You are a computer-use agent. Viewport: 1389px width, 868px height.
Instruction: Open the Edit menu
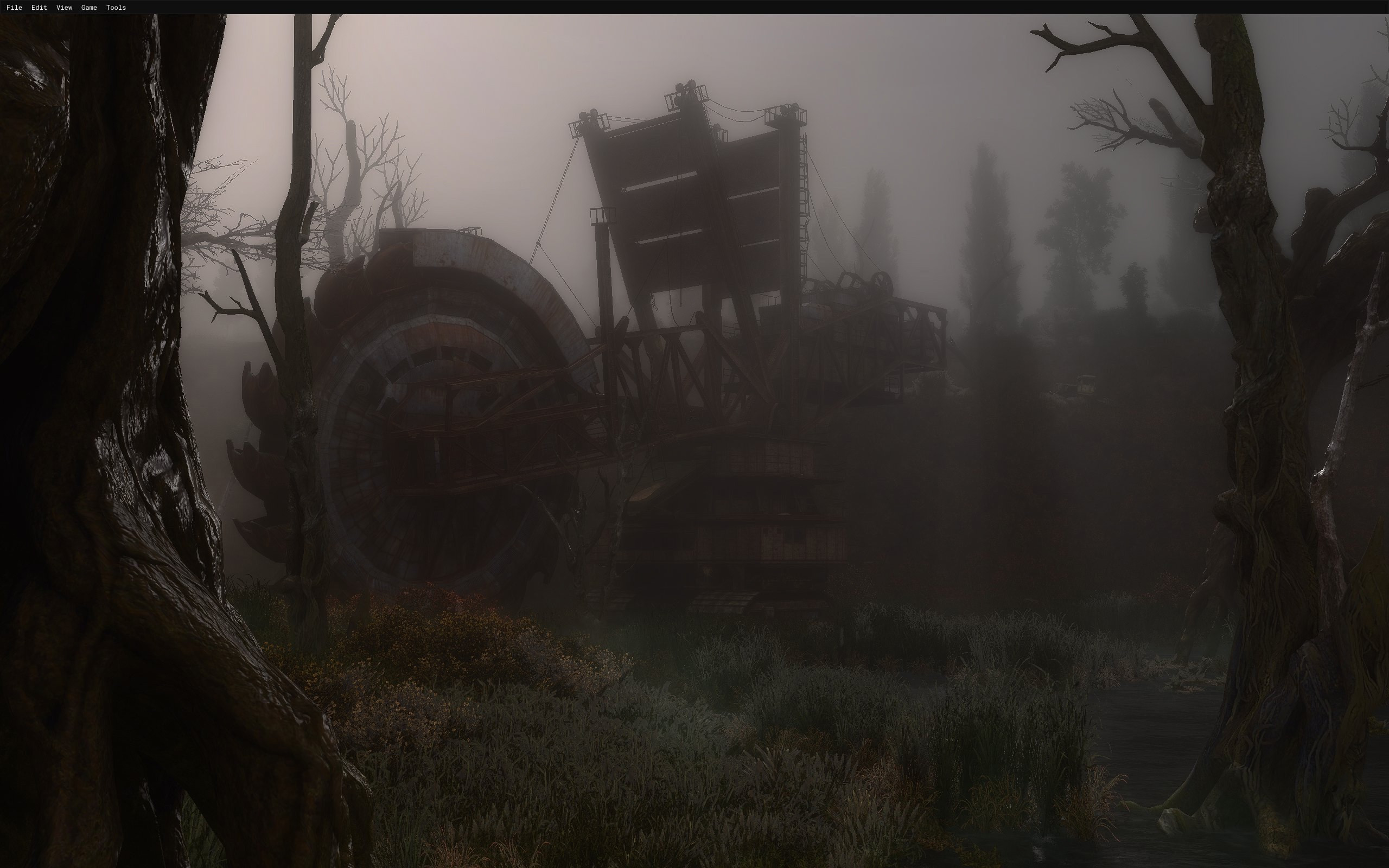coord(39,8)
